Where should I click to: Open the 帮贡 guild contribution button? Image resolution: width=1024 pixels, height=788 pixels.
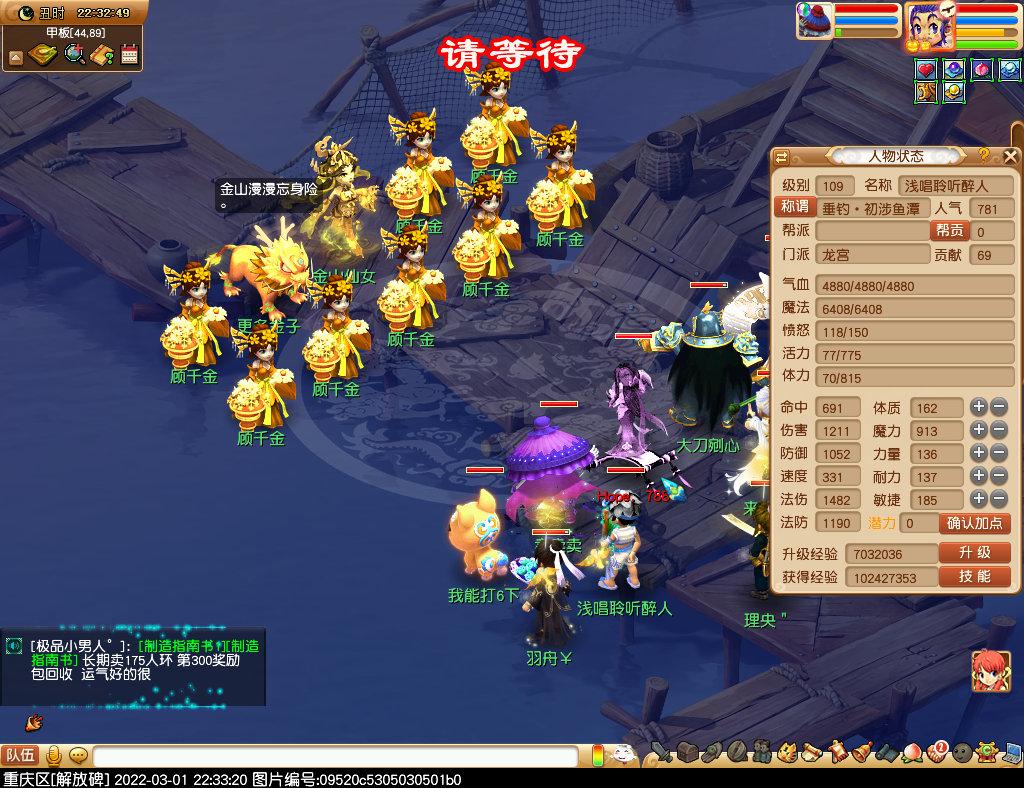[948, 231]
